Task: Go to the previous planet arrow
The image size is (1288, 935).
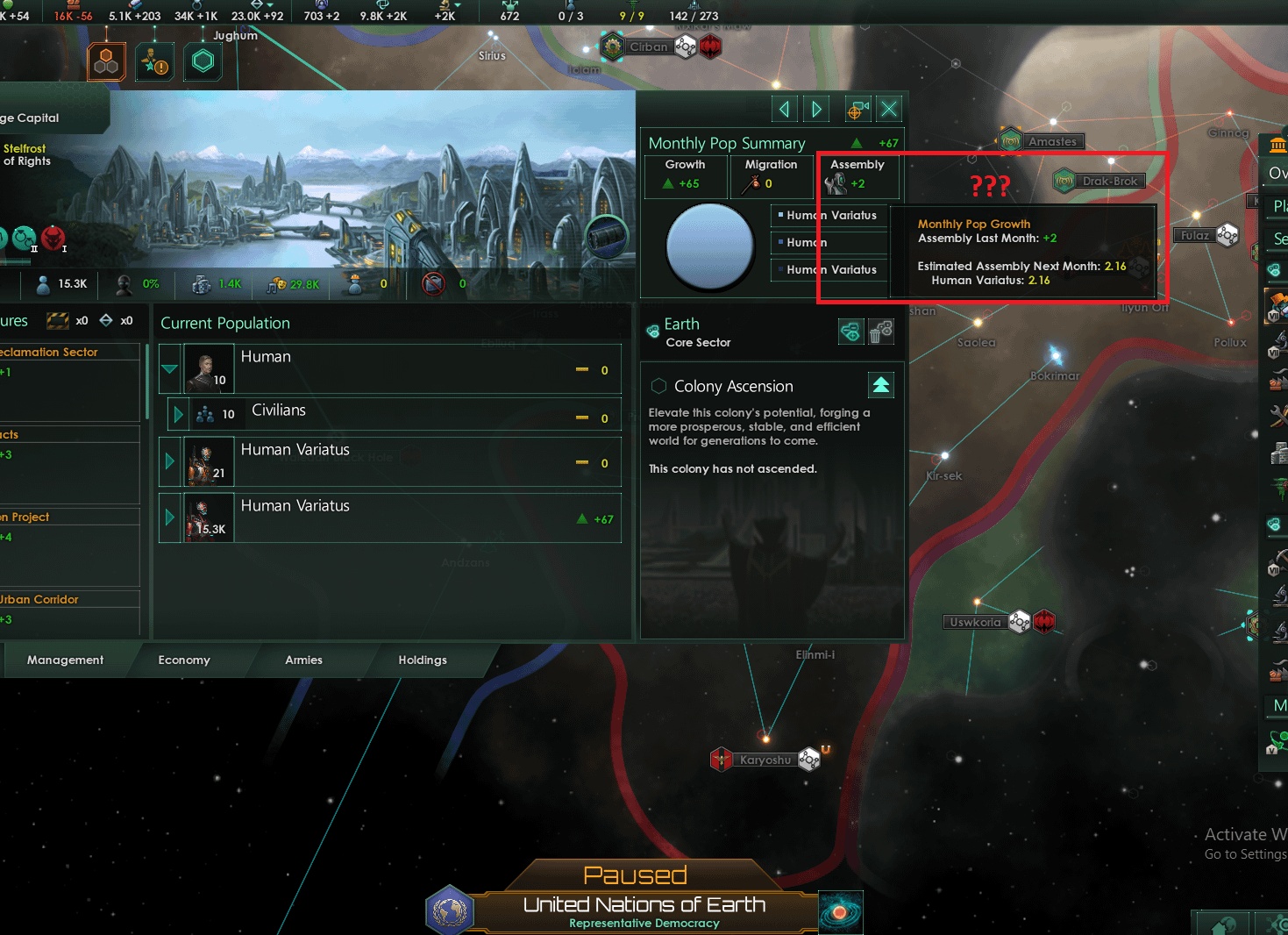Action: click(x=785, y=109)
